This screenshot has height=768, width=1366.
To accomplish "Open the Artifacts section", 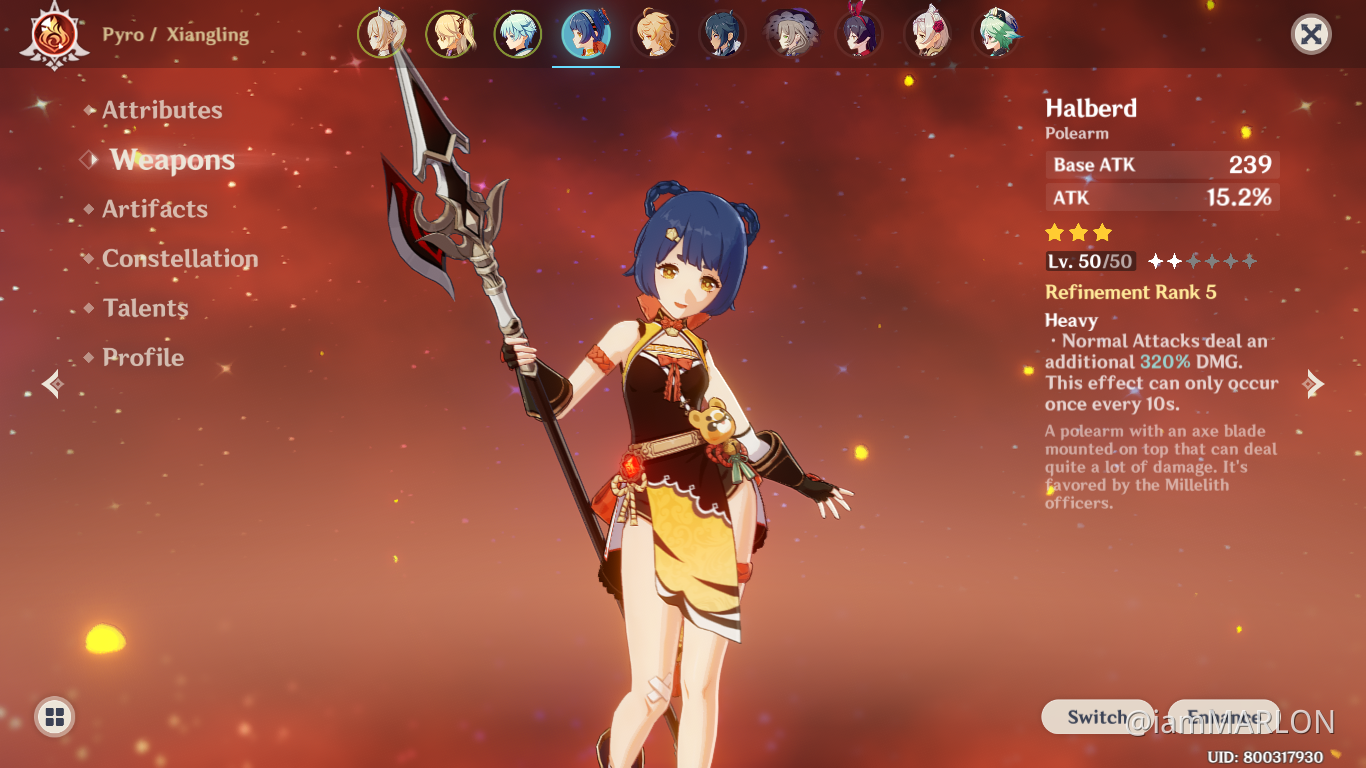I will tap(155, 209).
